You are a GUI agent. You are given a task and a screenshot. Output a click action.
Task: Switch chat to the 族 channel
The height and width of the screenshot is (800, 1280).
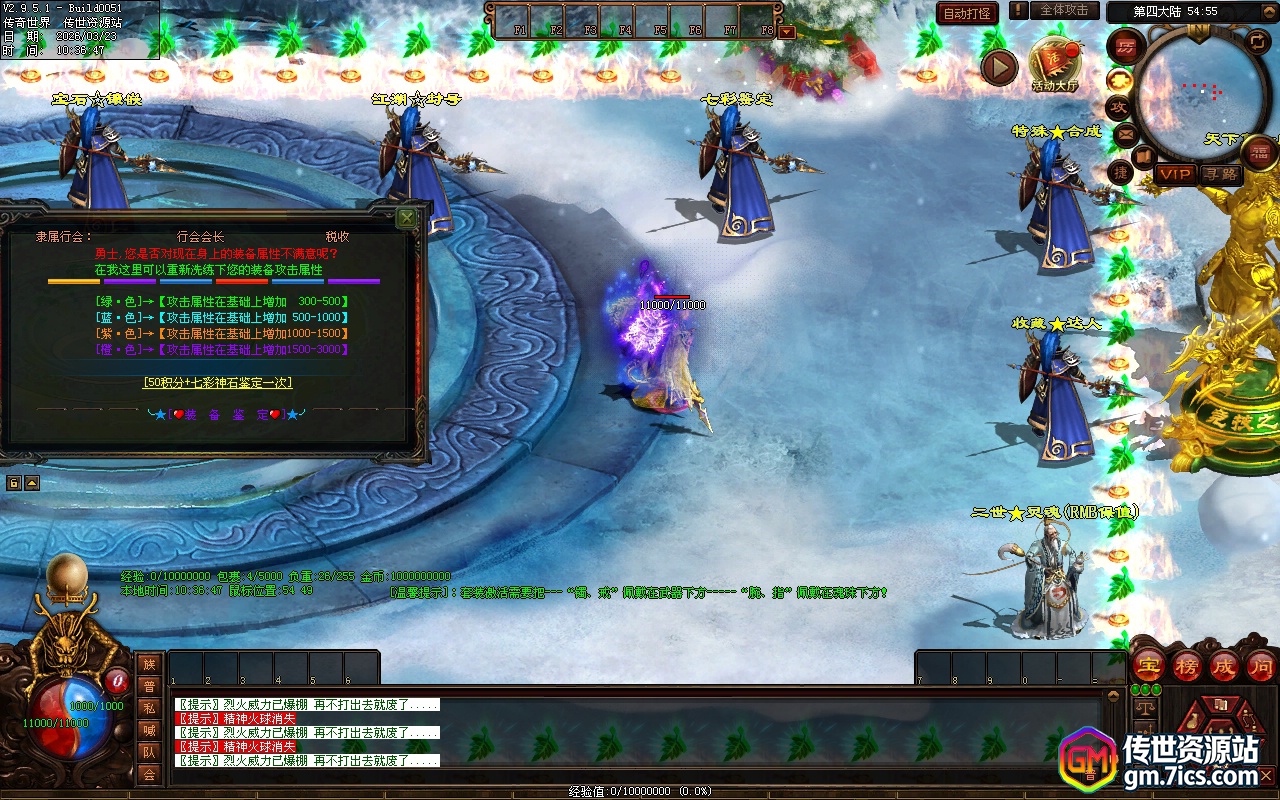point(149,665)
